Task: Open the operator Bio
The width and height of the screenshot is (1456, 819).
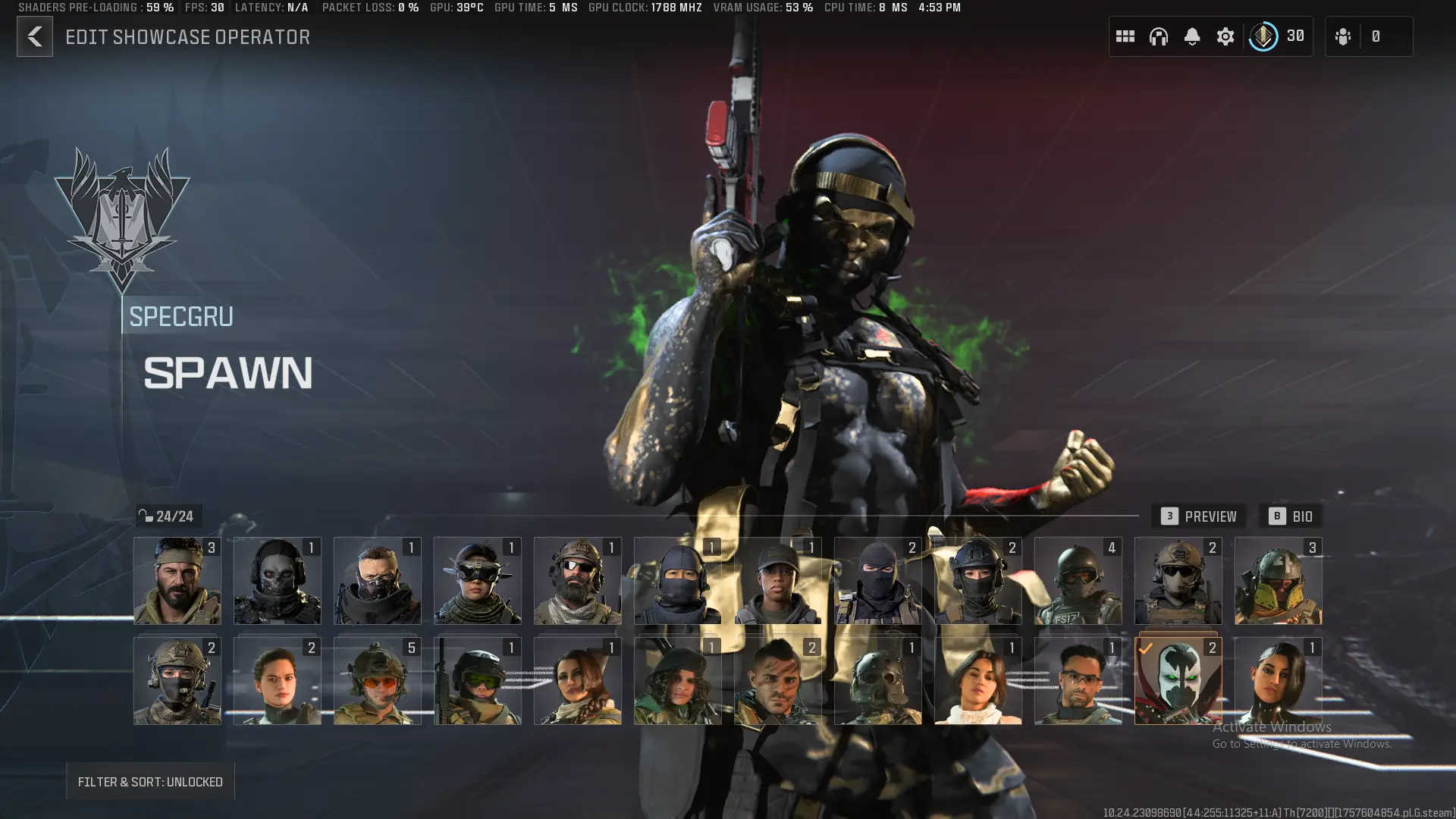Action: click(x=1291, y=516)
